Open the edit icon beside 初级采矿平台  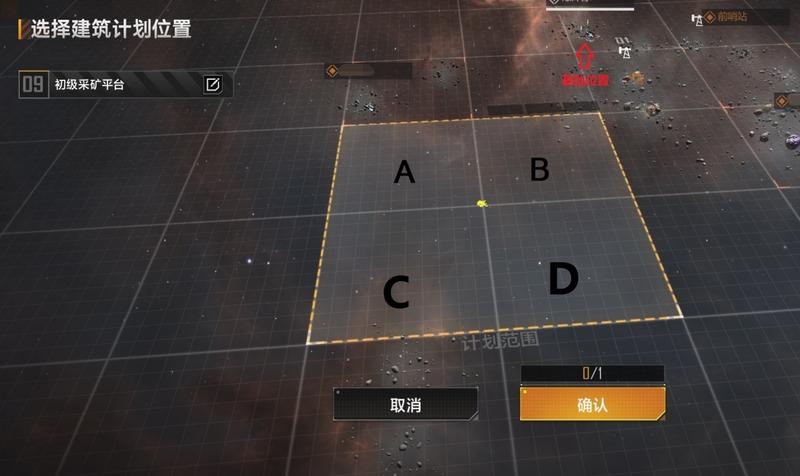coord(212,84)
